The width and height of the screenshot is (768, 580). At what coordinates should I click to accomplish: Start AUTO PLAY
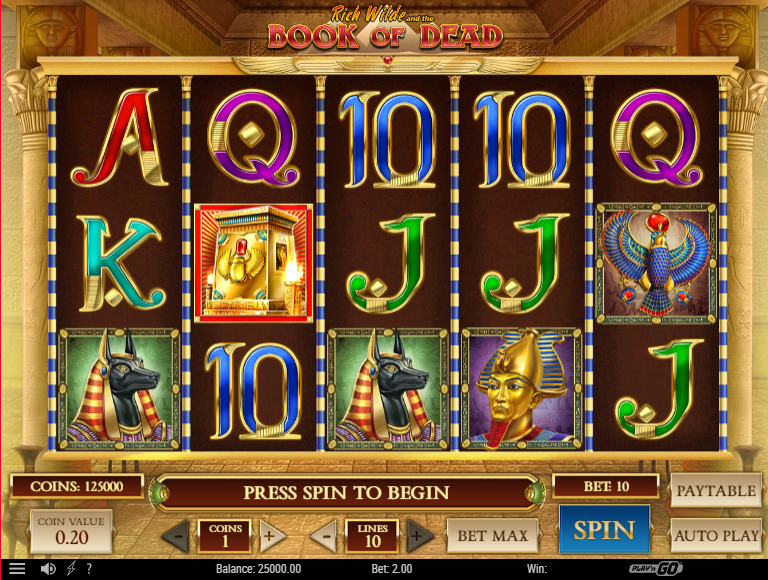click(x=715, y=535)
